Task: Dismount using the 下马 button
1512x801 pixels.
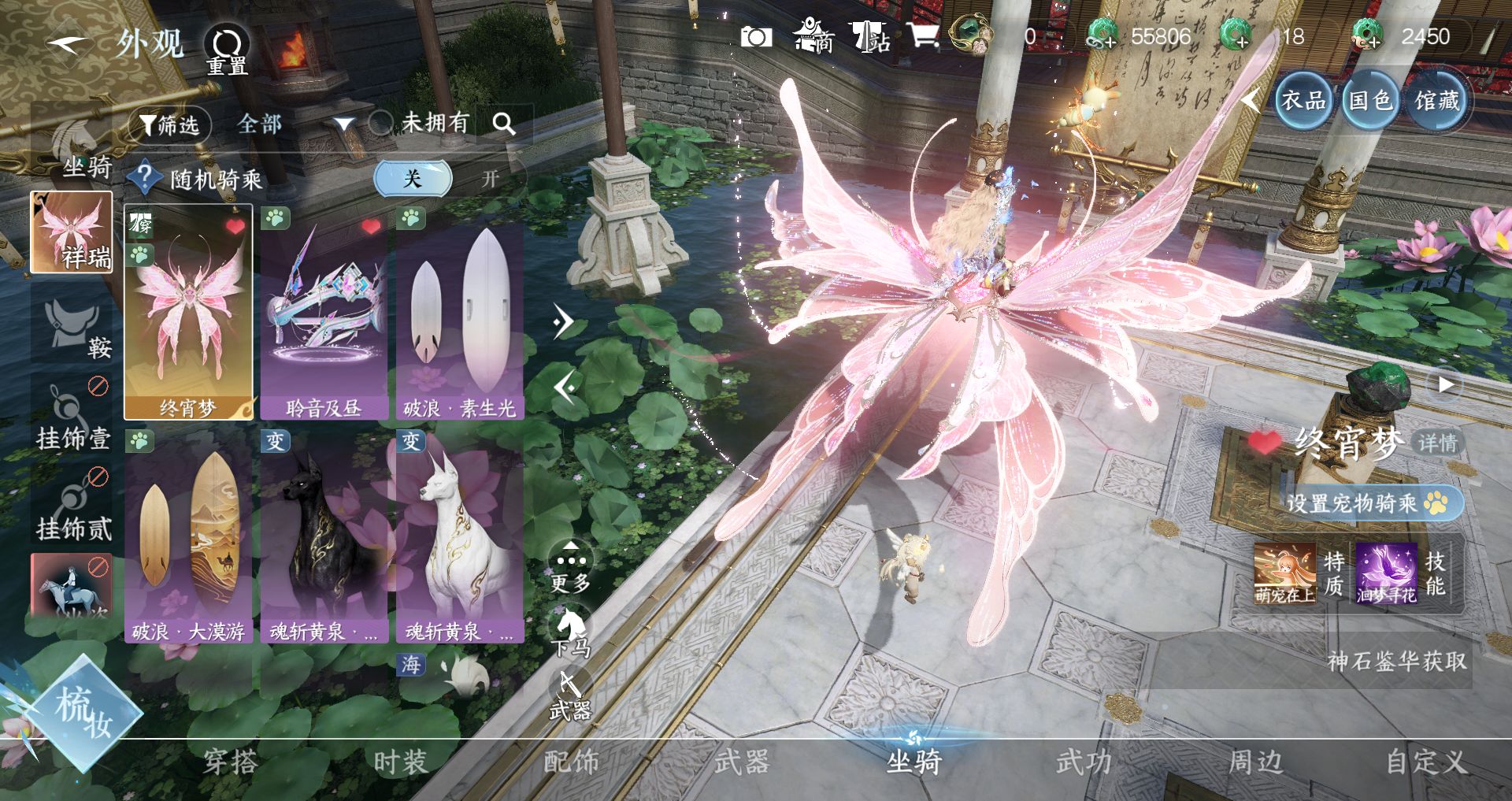Action: tap(570, 632)
